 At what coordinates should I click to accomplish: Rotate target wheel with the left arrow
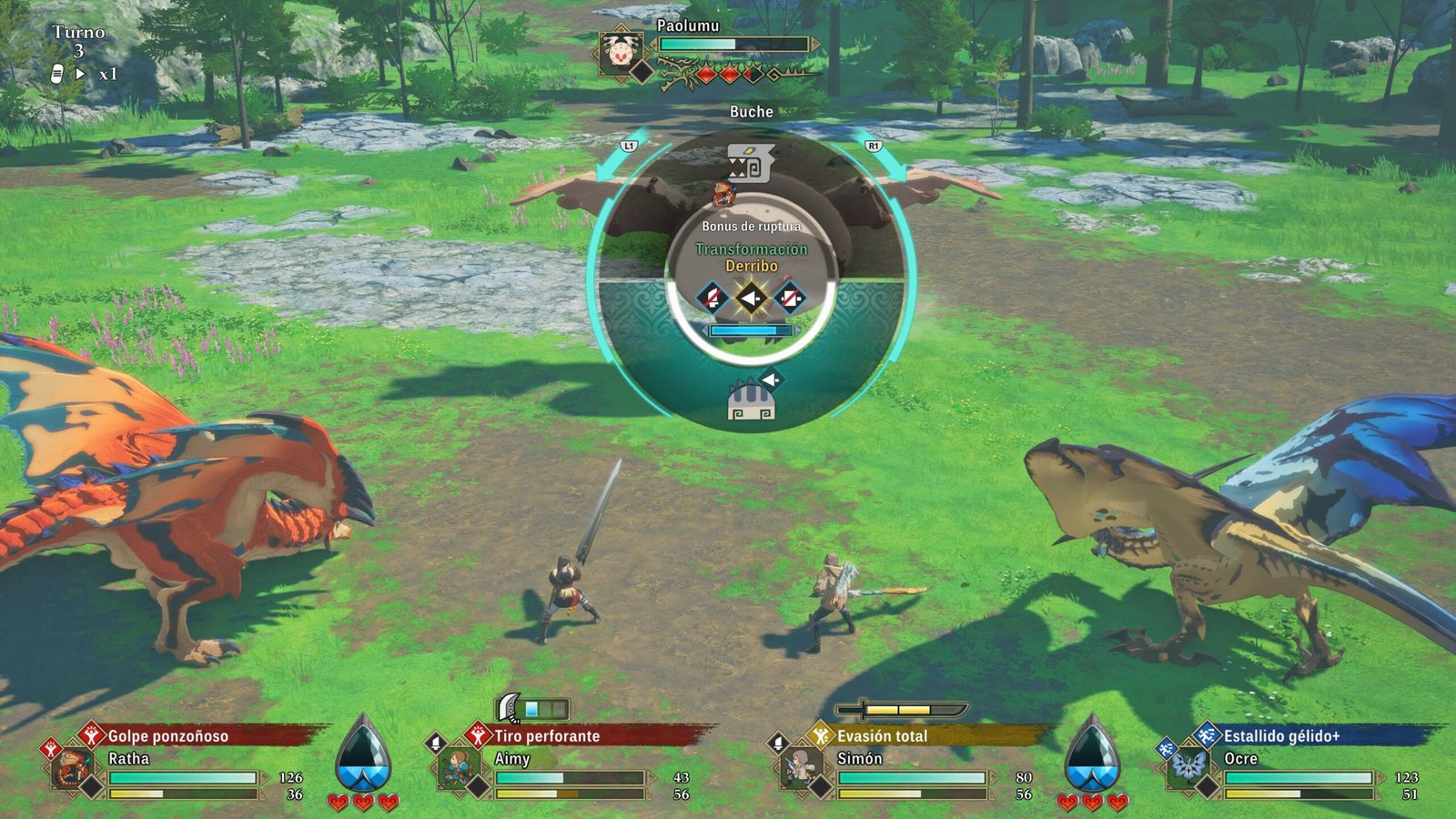tap(610, 167)
